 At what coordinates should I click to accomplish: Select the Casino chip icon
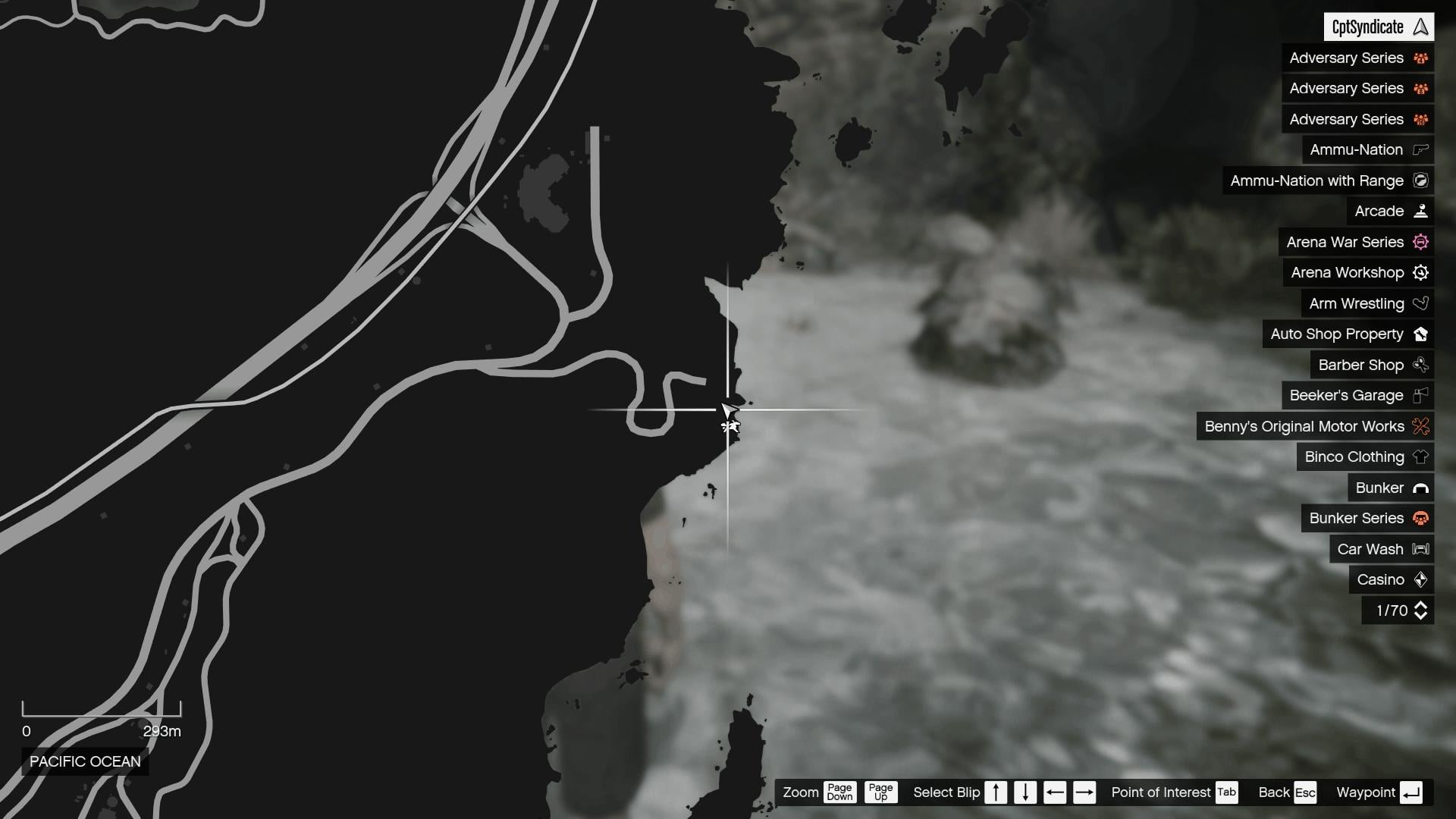point(1420,579)
